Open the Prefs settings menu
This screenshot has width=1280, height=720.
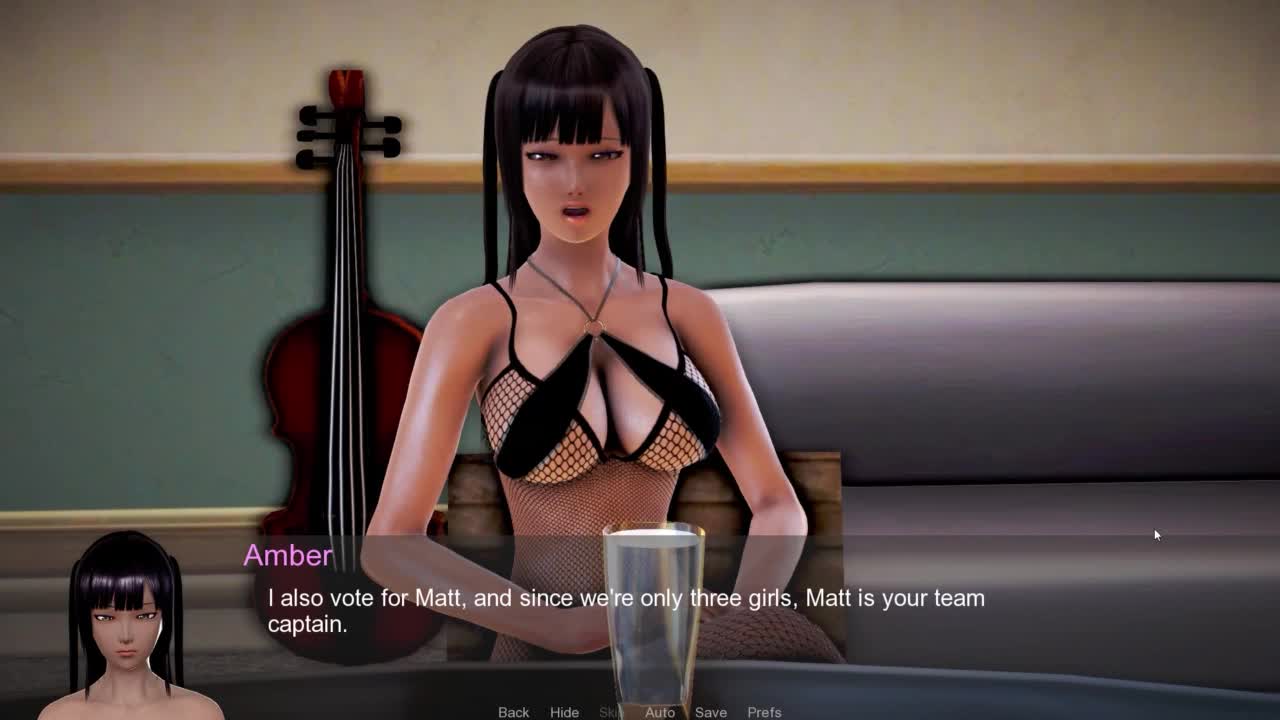764,712
